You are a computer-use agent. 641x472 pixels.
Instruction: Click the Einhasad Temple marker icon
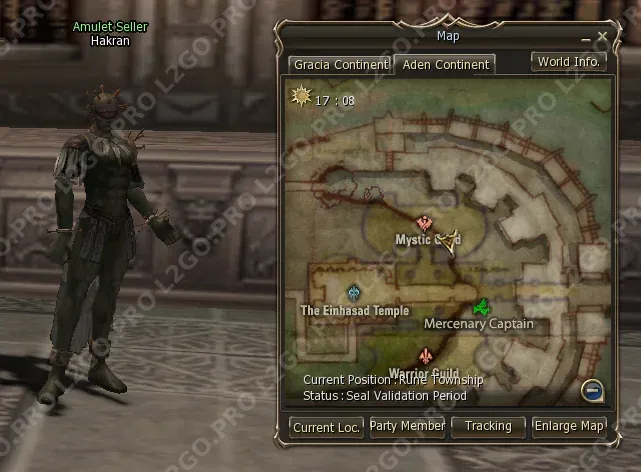coord(354,293)
